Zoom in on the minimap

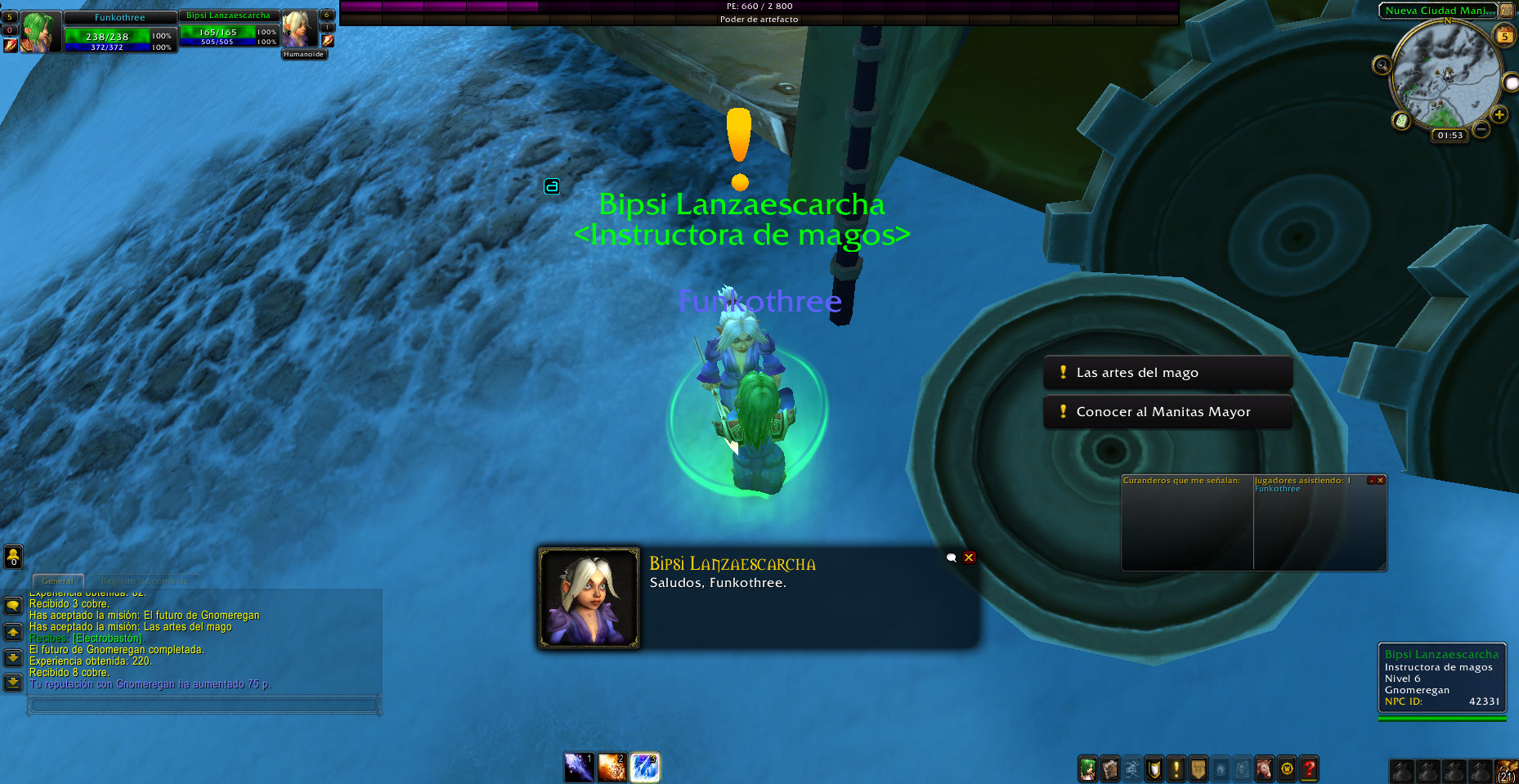1499,115
